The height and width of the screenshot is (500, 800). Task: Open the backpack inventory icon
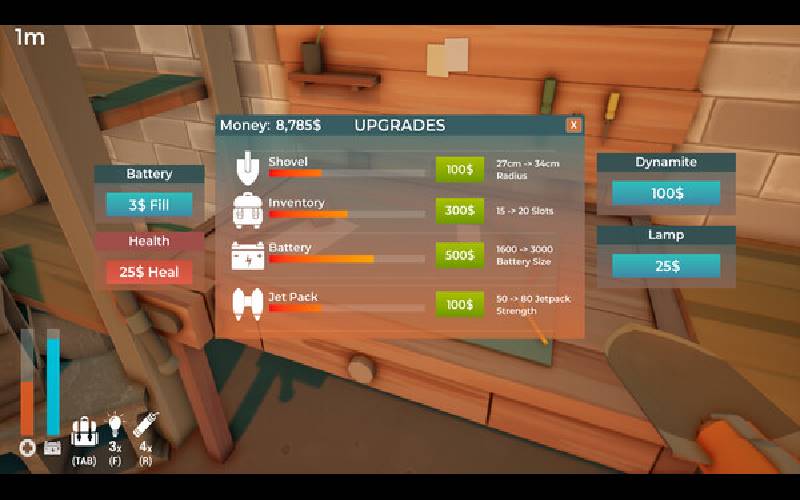click(x=83, y=434)
